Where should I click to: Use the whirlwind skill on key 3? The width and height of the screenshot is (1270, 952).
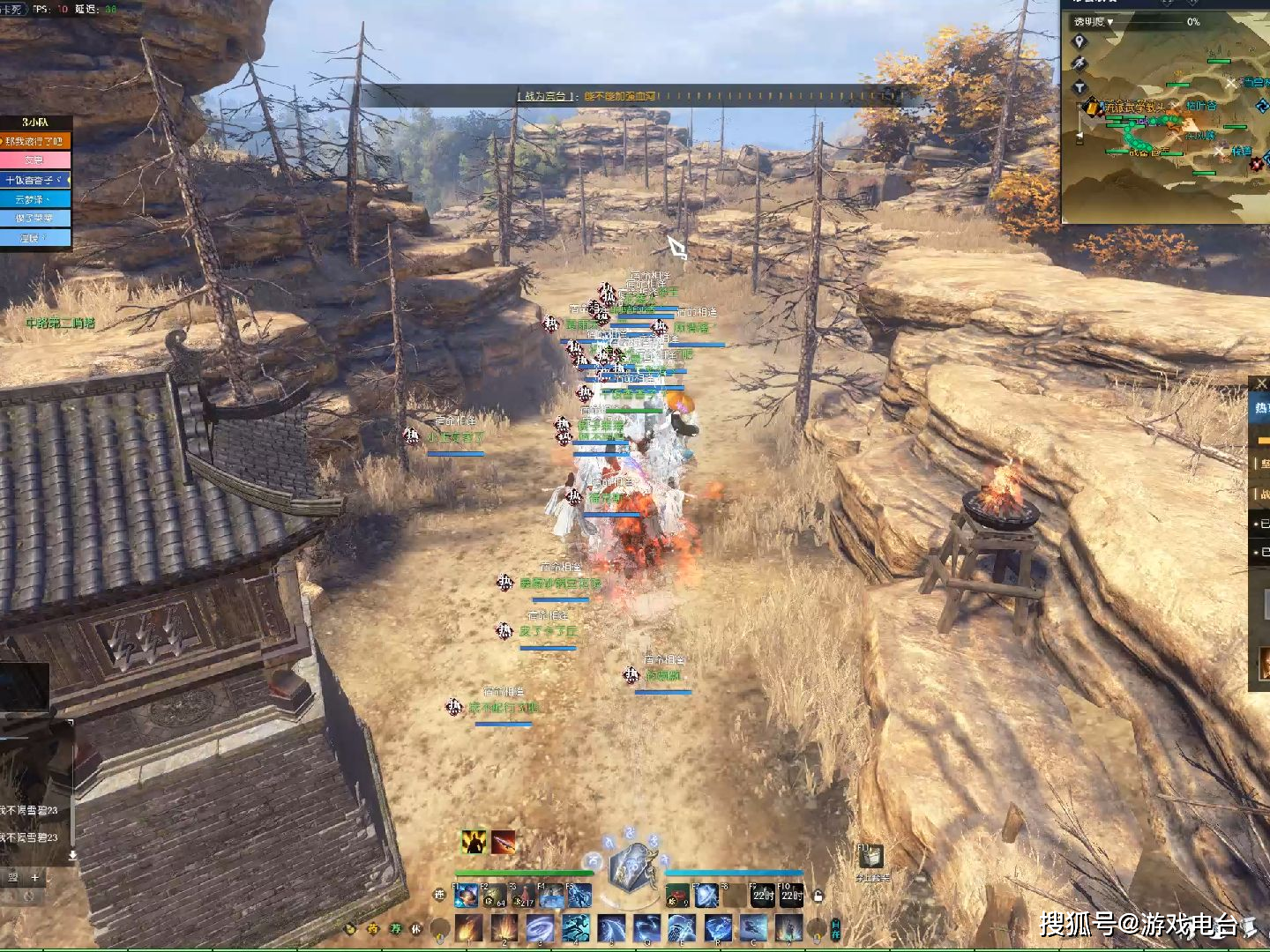(540, 928)
